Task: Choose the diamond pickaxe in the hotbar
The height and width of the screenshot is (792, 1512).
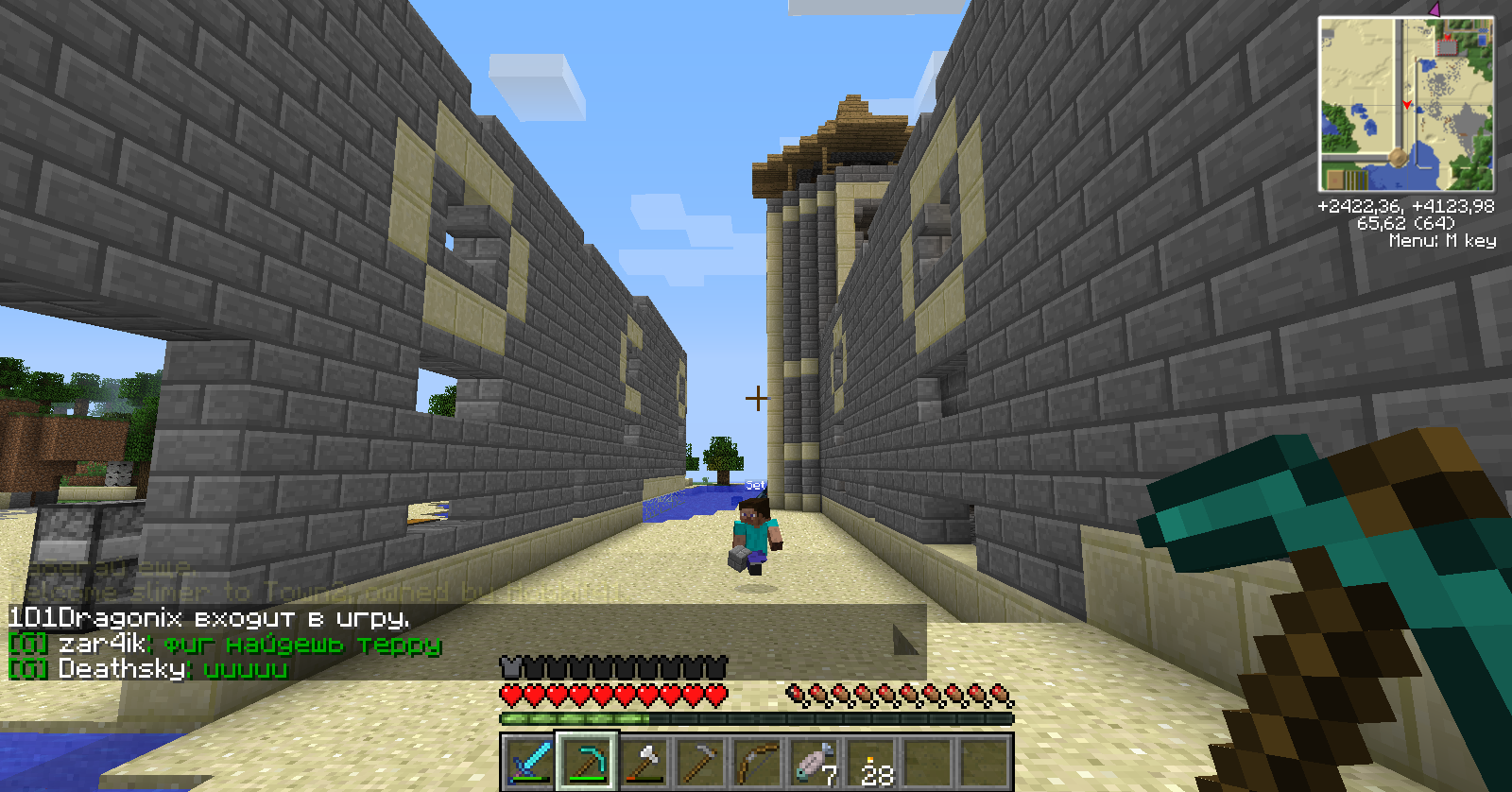Action: click(x=587, y=762)
